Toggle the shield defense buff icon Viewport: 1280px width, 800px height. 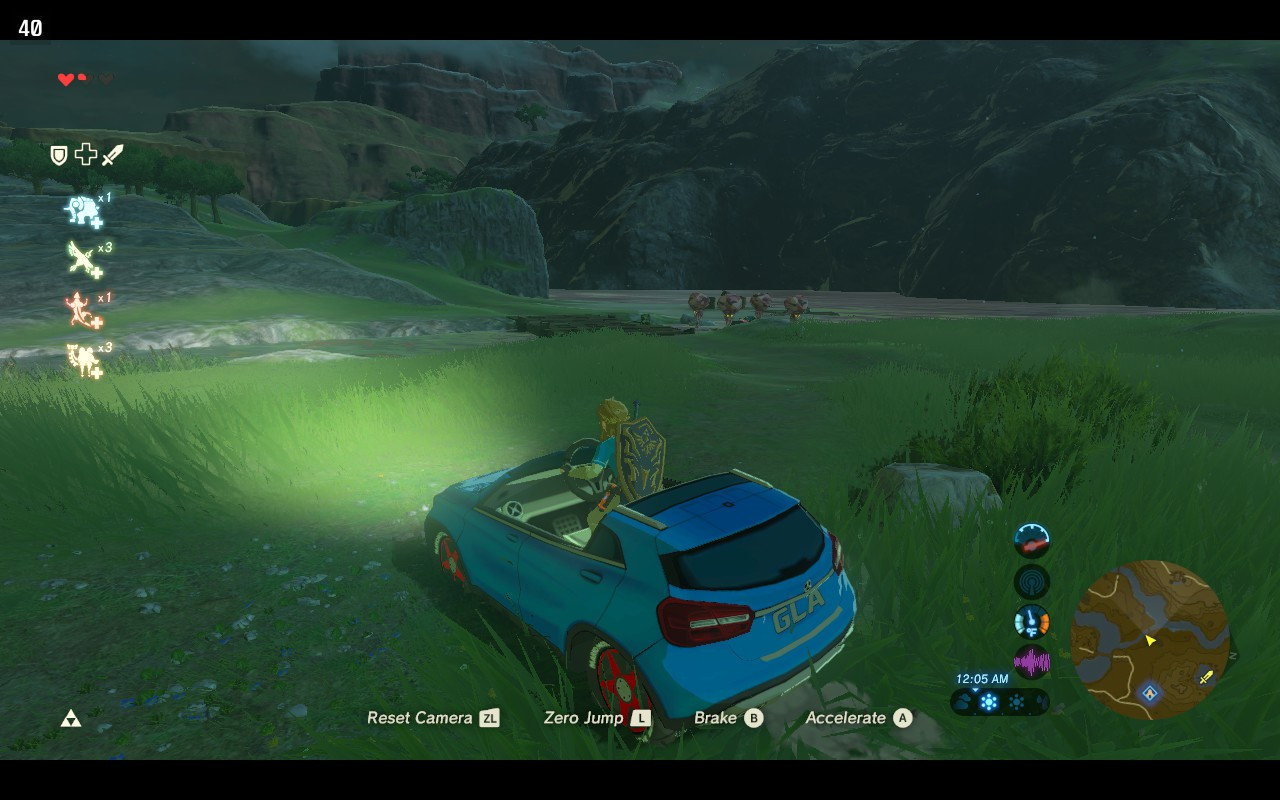(58, 154)
